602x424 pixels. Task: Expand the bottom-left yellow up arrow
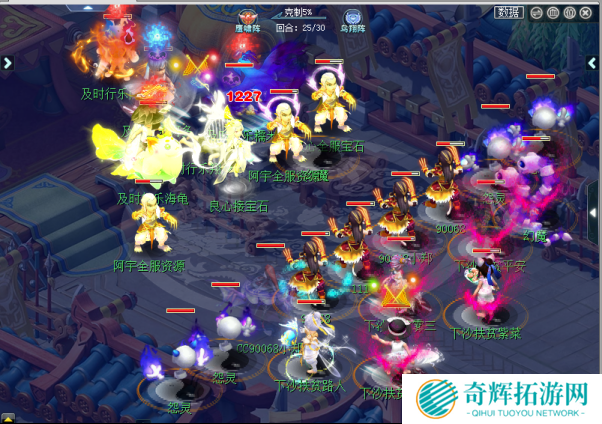click(7, 416)
